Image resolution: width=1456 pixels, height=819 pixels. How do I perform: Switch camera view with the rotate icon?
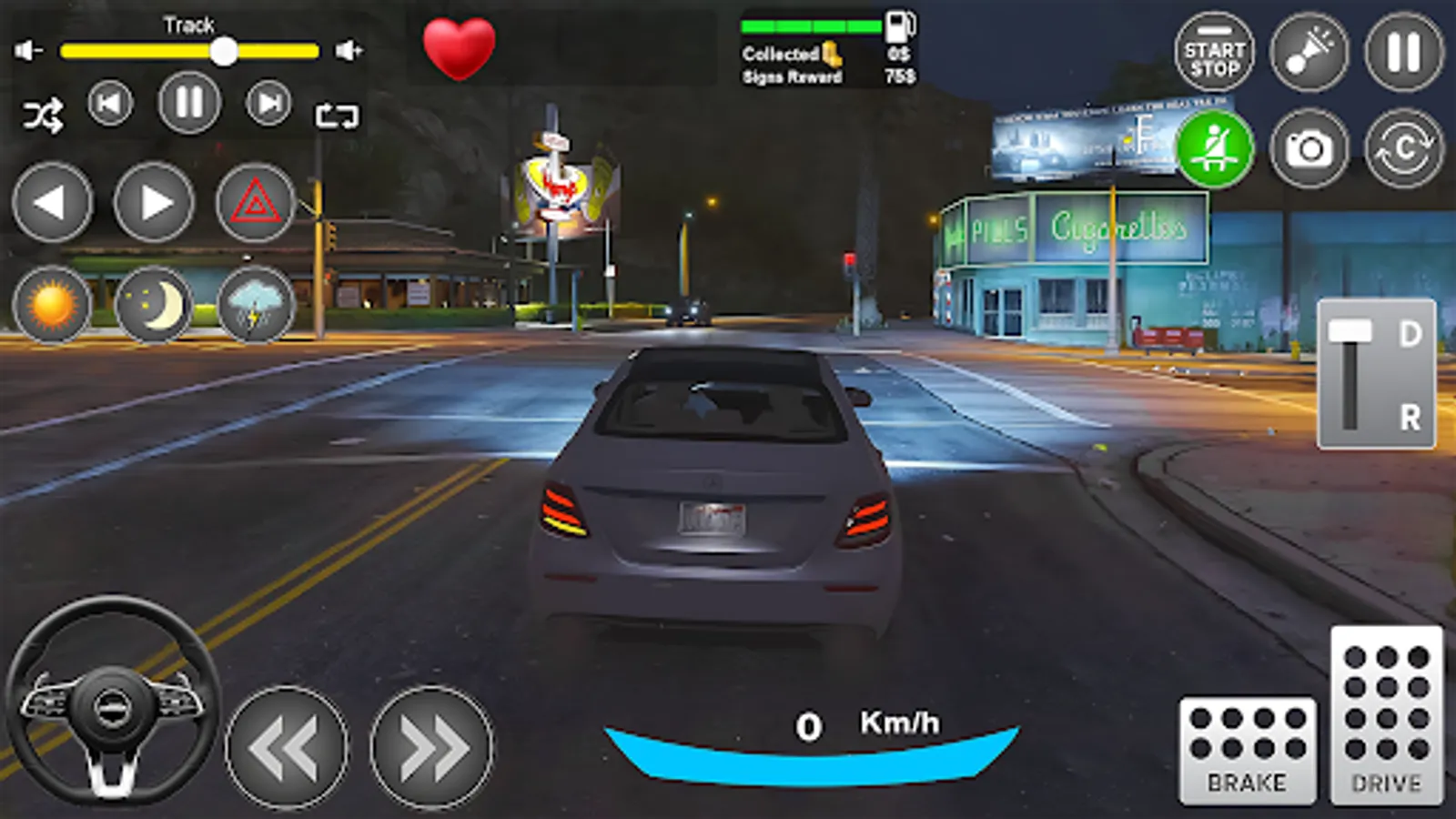tap(1401, 146)
